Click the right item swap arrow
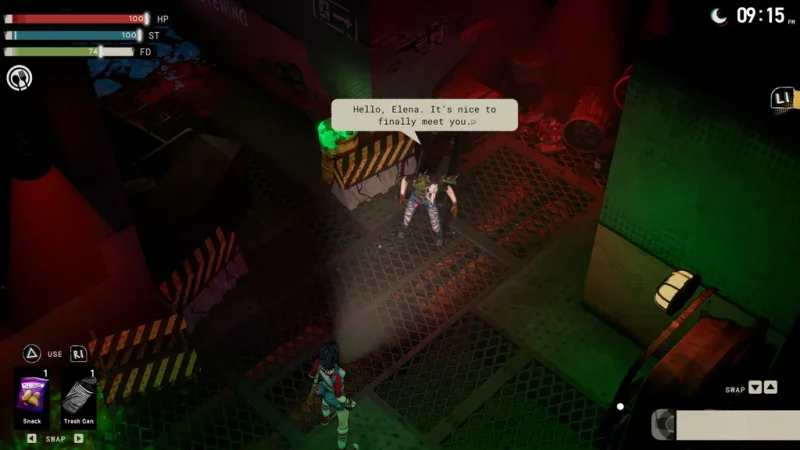Screen dimensions: 800x450 pyautogui.click(x=79, y=438)
